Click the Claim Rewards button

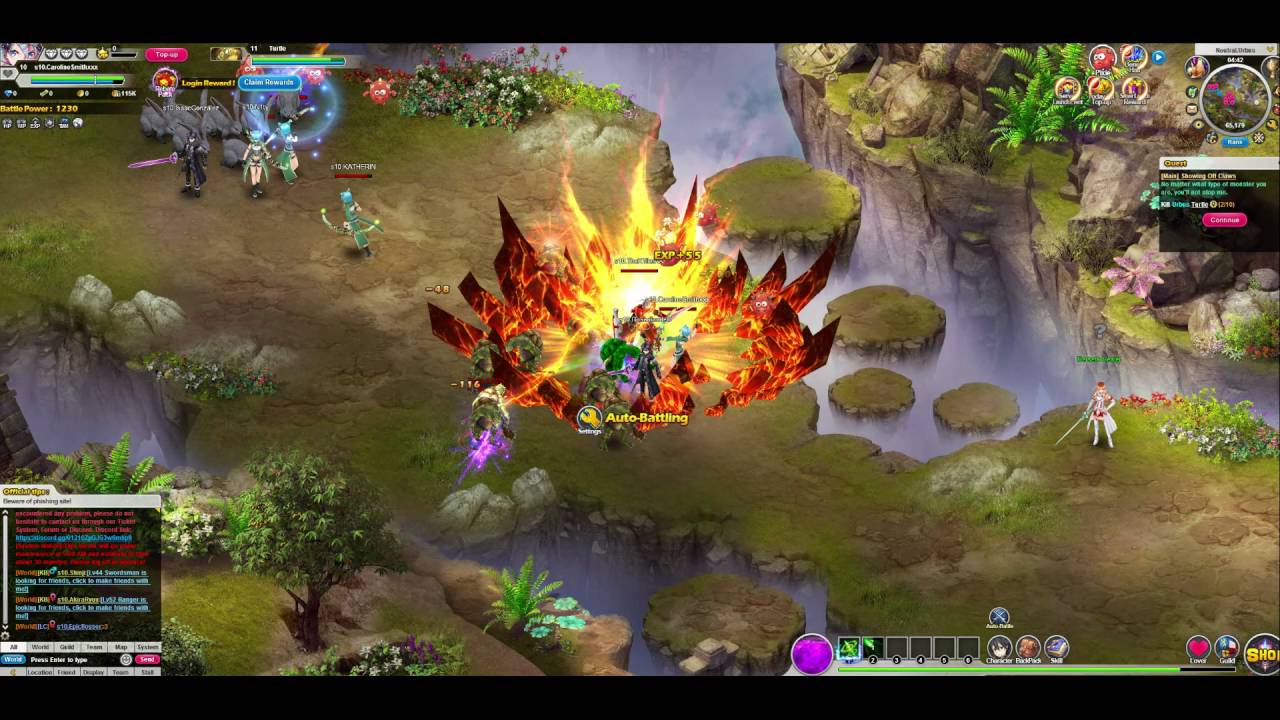[270, 81]
